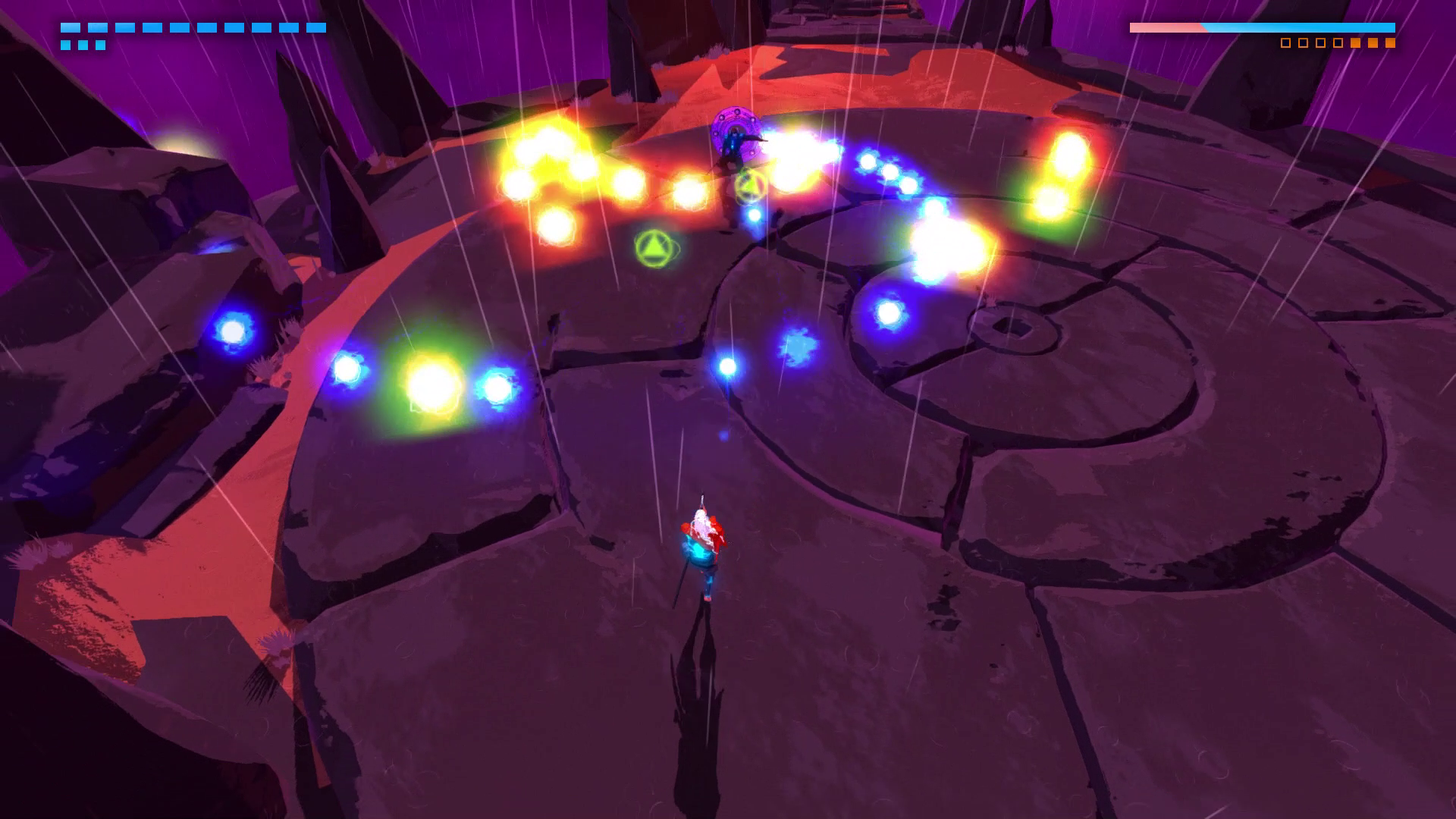Toggle the last hollow orange phase square
The height and width of the screenshot is (819, 1456).
[1339, 43]
